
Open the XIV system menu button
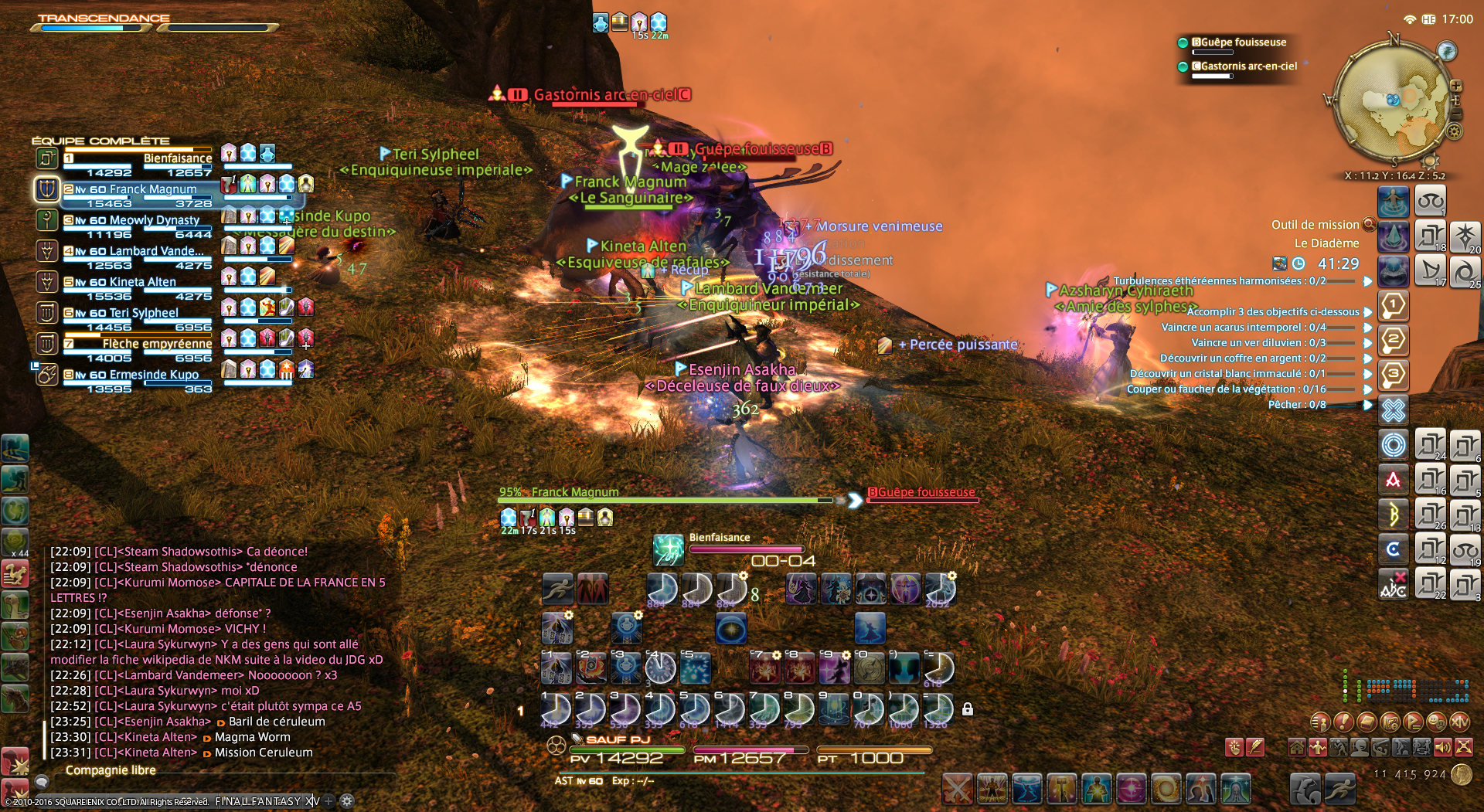point(1460,722)
